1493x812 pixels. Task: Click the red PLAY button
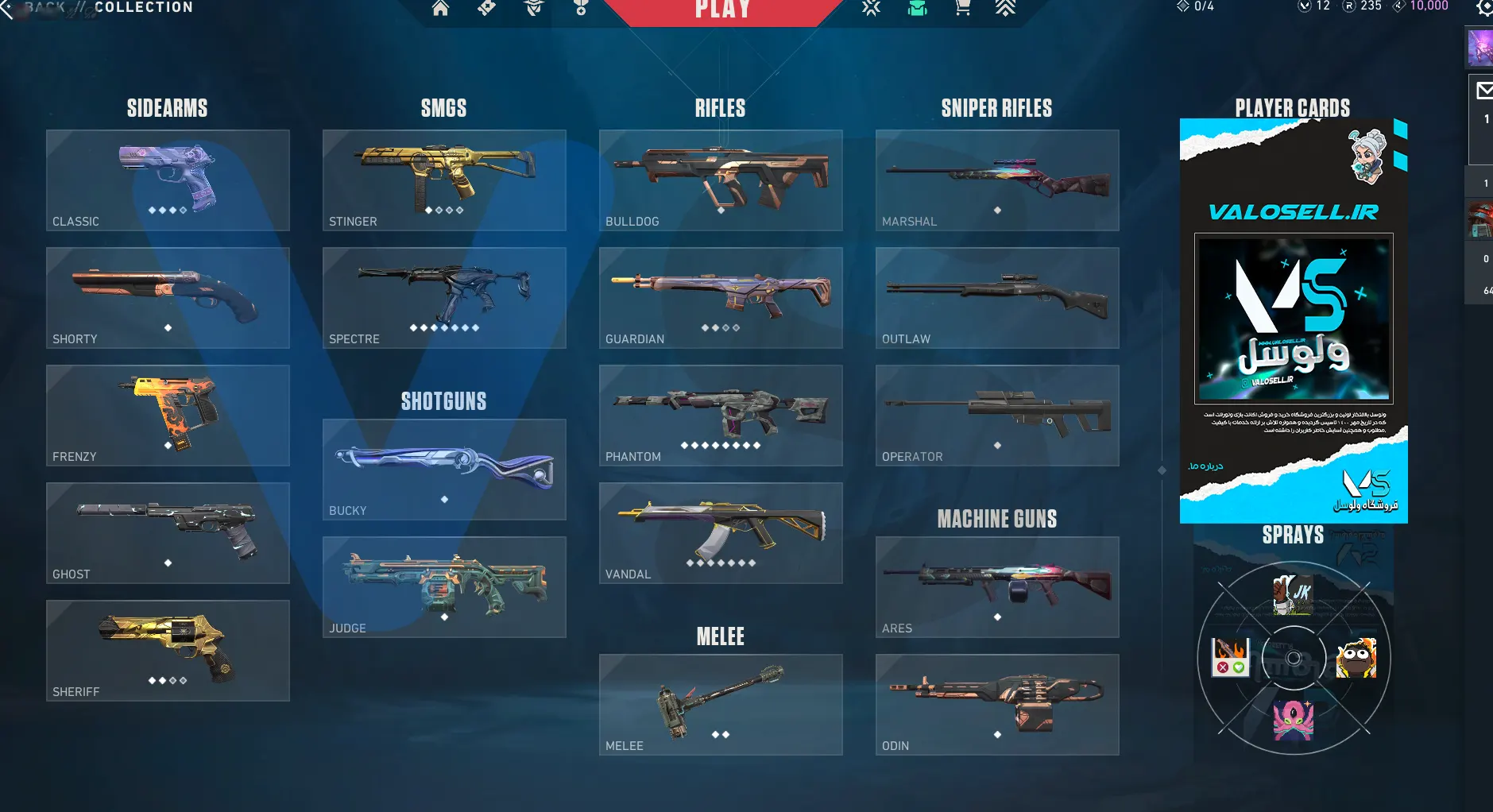tap(722, 10)
